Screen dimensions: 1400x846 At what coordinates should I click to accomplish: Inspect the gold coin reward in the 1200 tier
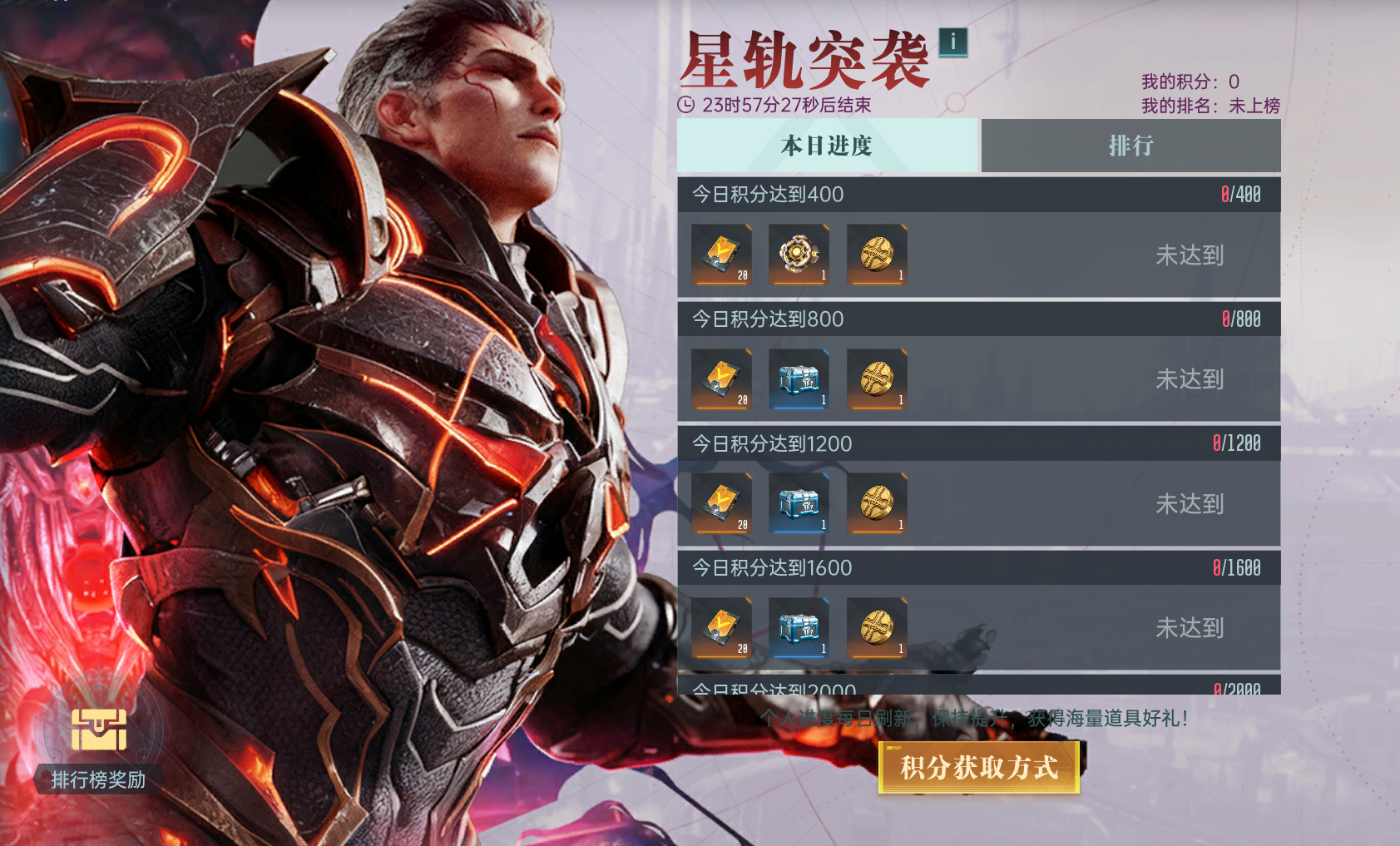[877, 504]
